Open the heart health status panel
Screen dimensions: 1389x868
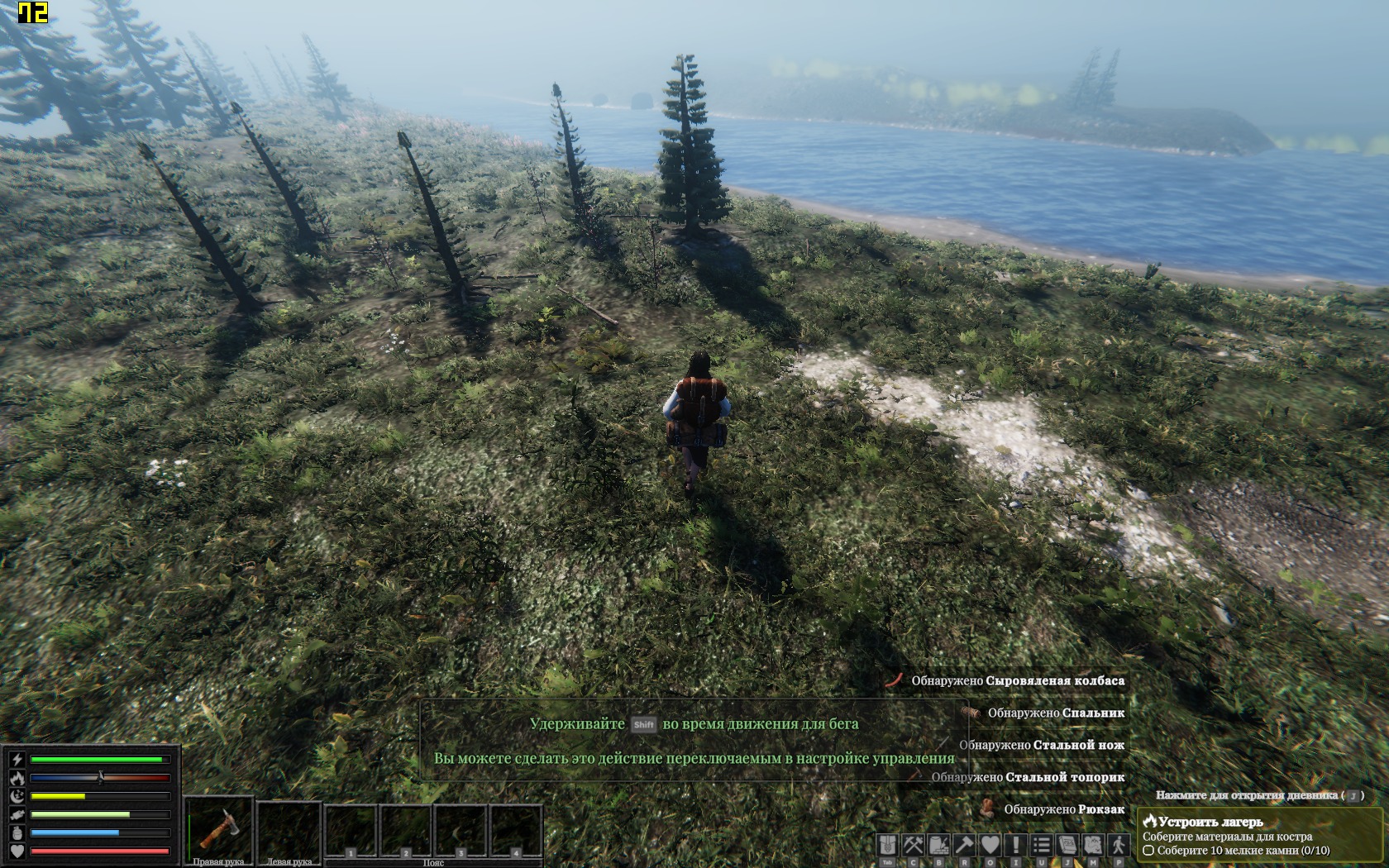point(990,845)
